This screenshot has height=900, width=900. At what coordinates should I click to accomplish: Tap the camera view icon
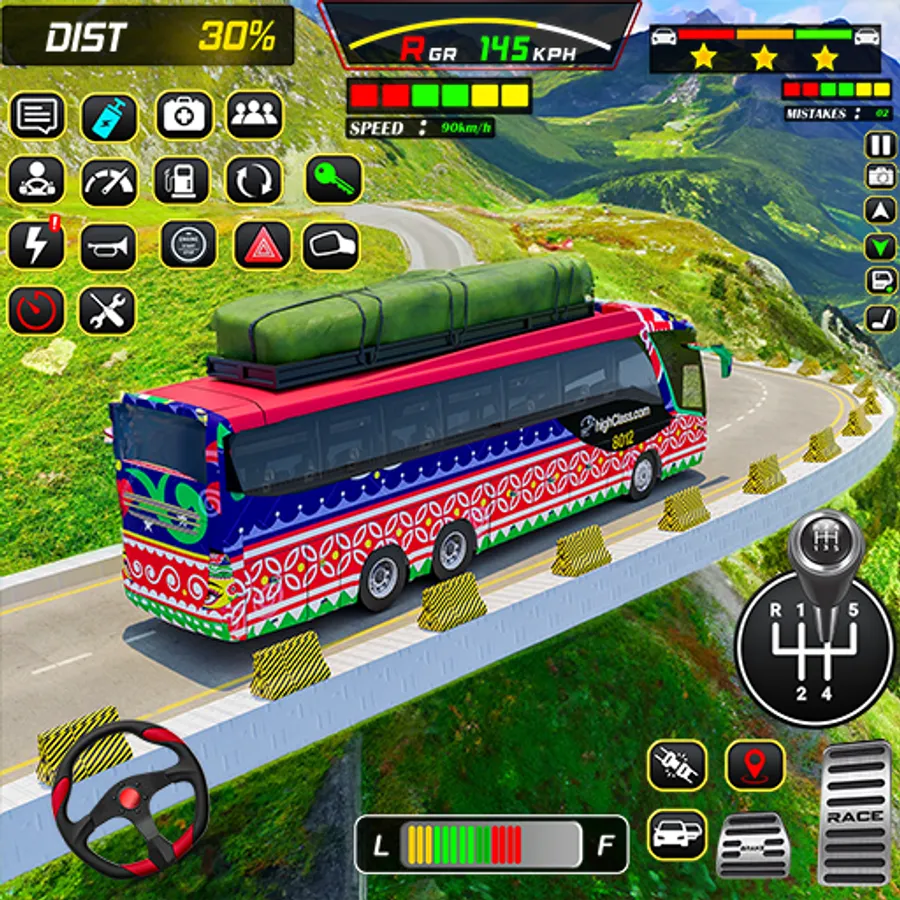tap(880, 177)
